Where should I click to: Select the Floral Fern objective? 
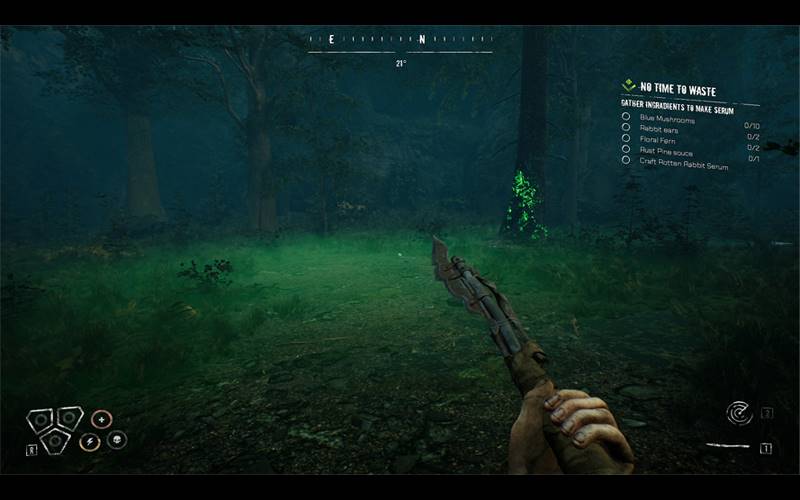661,139
